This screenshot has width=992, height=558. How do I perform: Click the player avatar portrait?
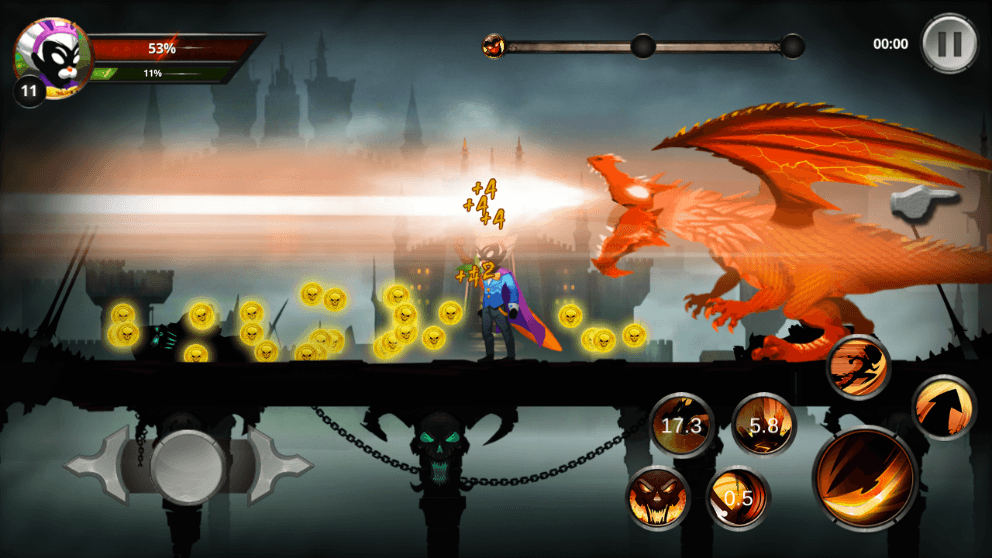point(52,58)
